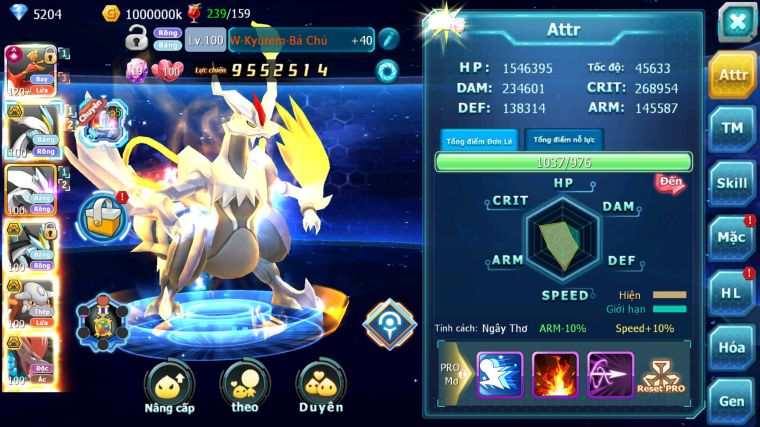The width and height of the screenshot is (760, 427).
Task: Open the HL tab
Action: coord(733,292)
